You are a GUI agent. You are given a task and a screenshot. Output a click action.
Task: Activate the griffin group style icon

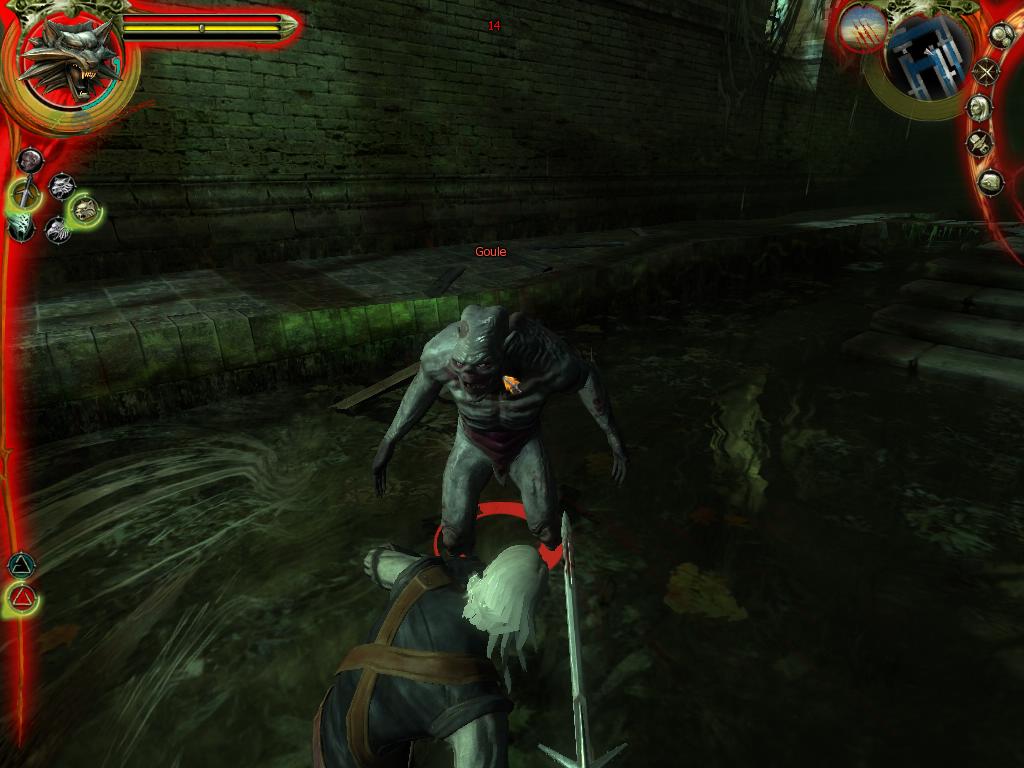(57, 229)
